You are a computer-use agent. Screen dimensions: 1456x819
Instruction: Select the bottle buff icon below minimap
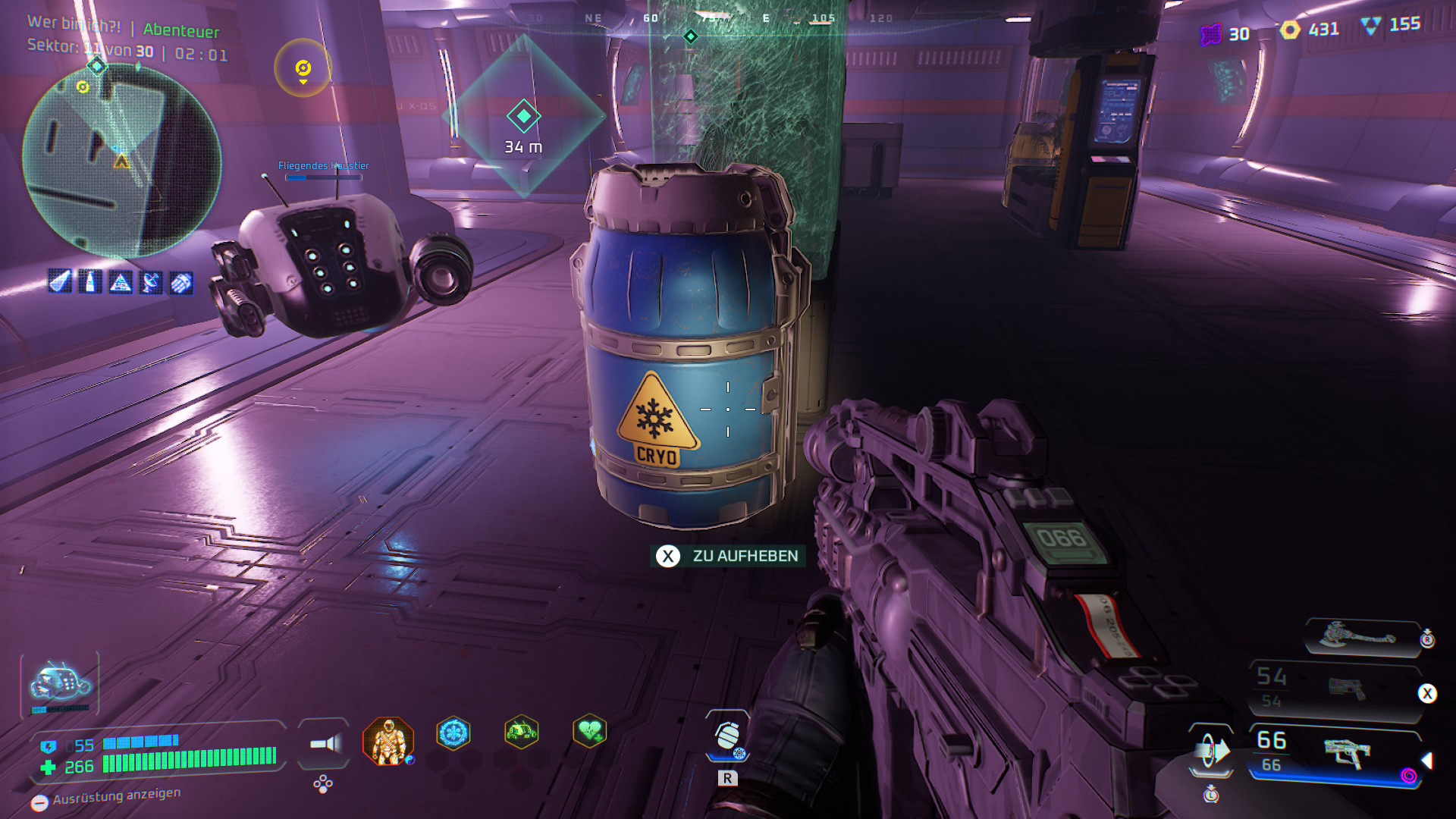[90, 282]
